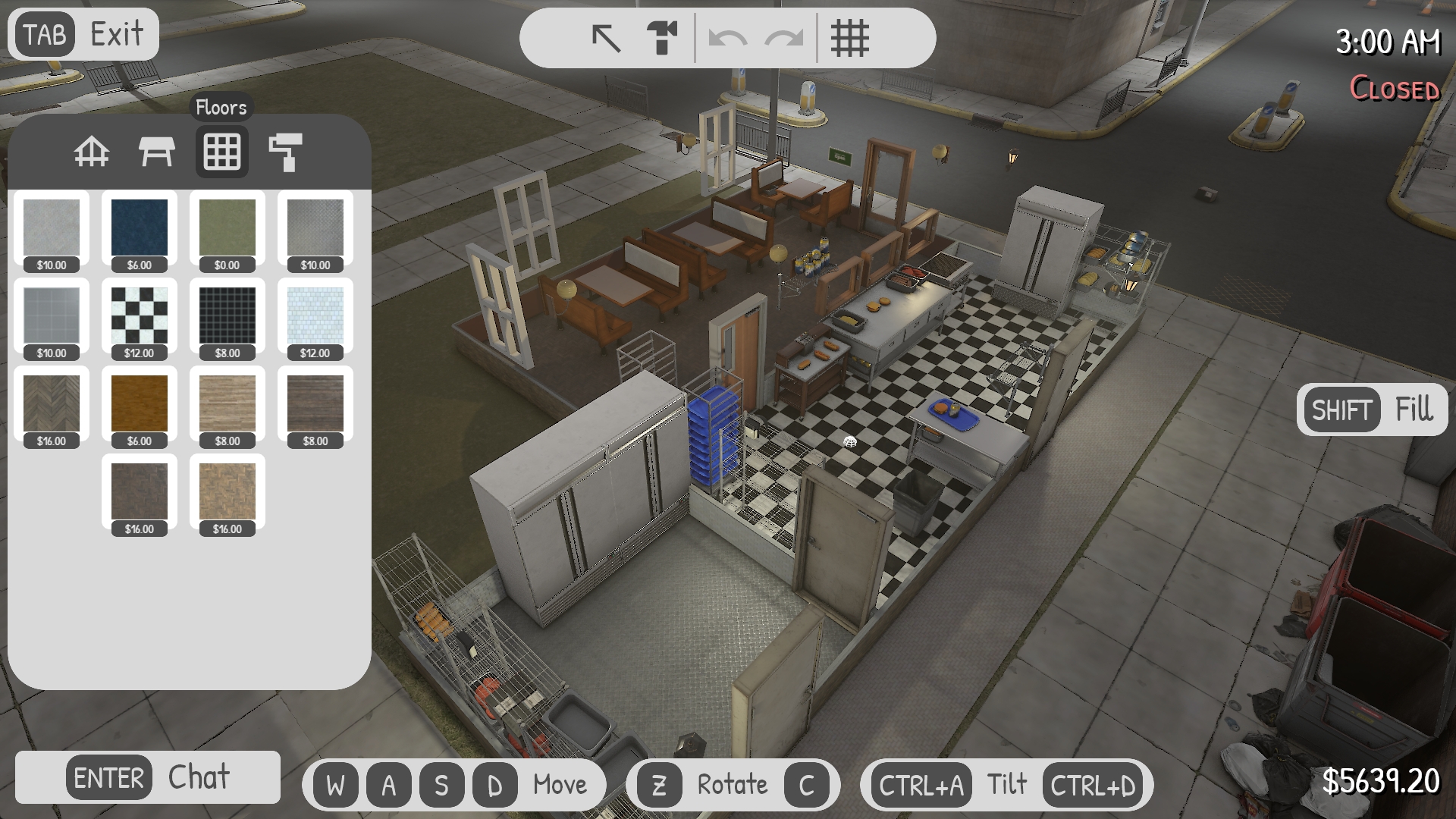
Task: Select the Floors category tab
Action: (x=222, y=152)
